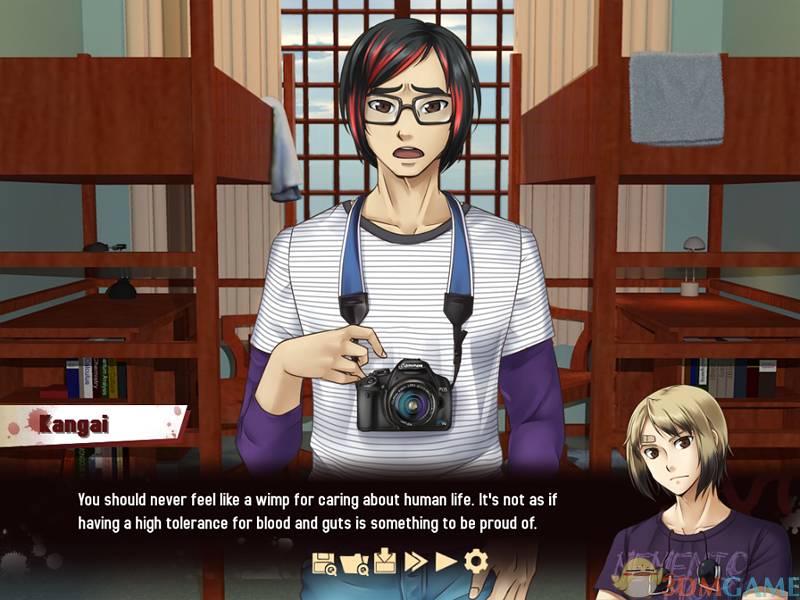Click the quick save floppy disk icon
This screenshot has height=600, width=800.
325,562
